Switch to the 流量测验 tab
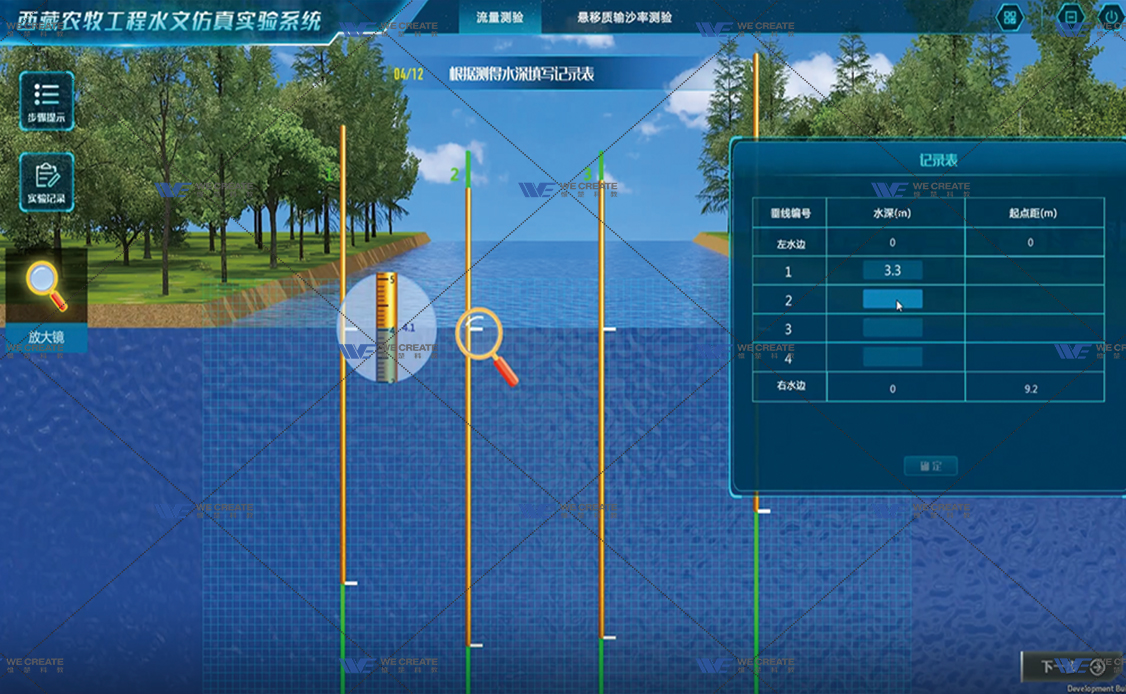Screen dimensions: 1126x694 (x=499, y=17)
